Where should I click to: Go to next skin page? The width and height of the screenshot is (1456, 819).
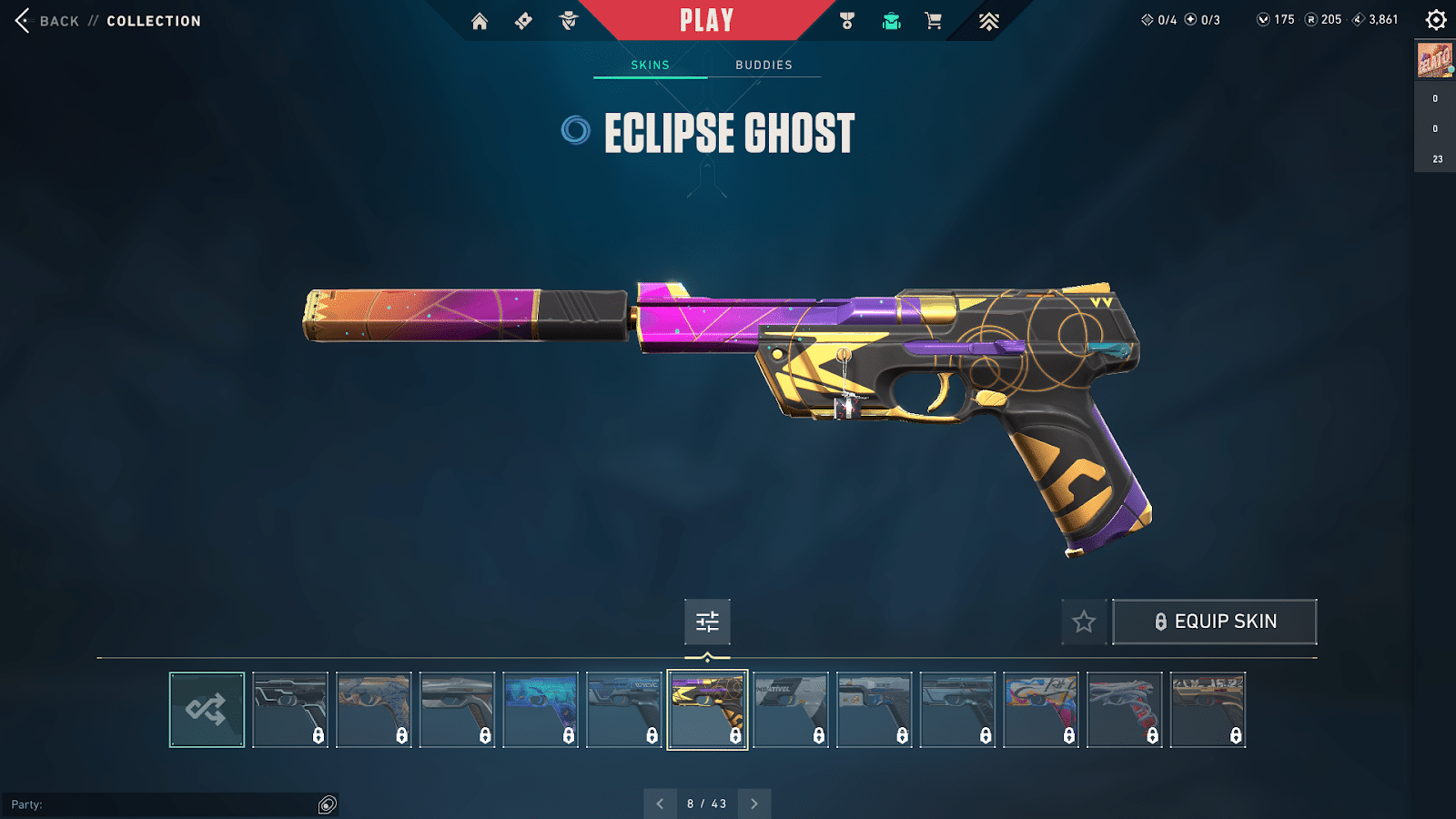pyautogui.click(x=753, y=804)
